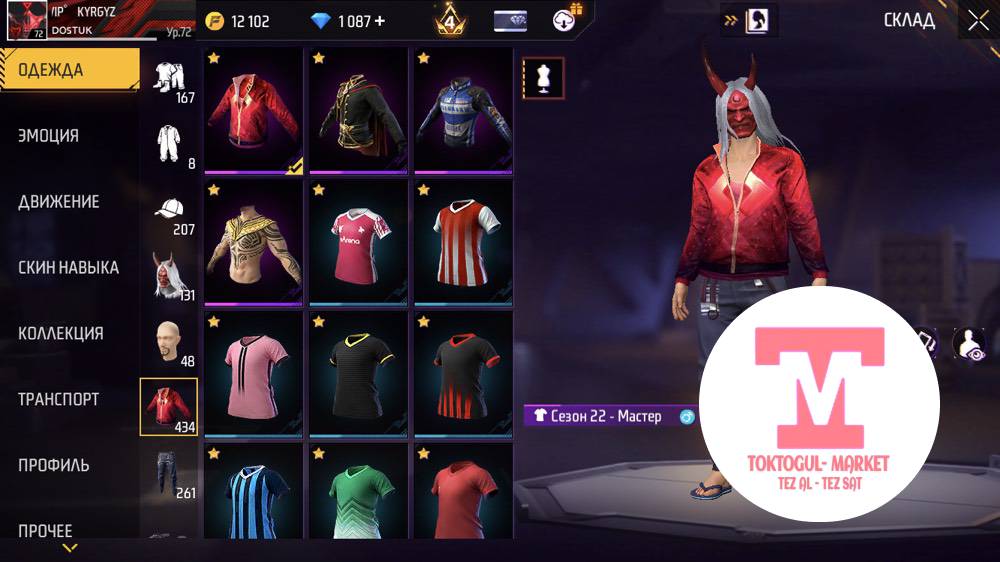Toggle the mannequin preview icon
This screenshot has width=1000, height=562.
tap(544, 78)
